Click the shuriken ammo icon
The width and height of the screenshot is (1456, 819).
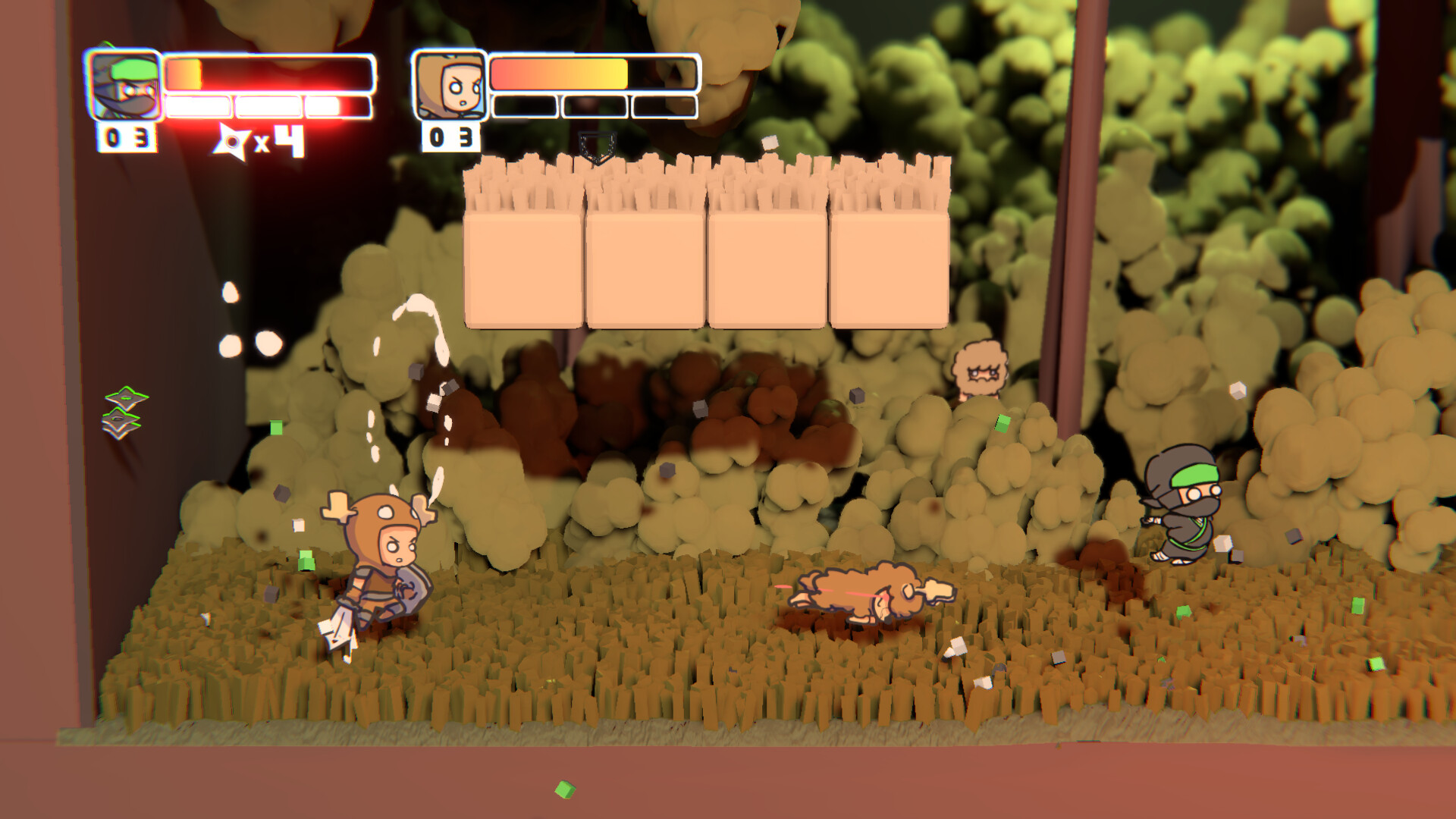(x=232, y=142)
